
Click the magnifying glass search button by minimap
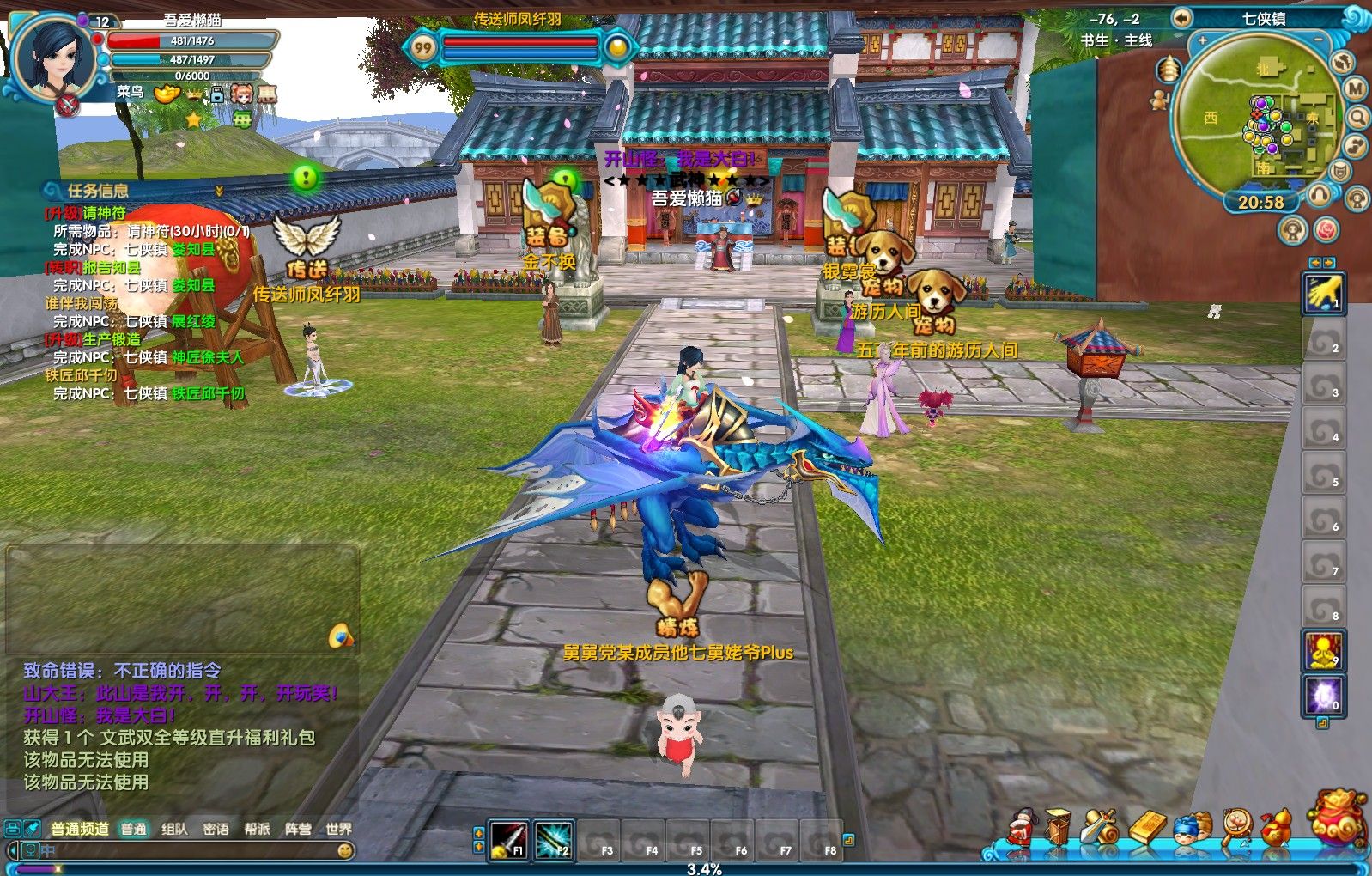click(1357, 117)
